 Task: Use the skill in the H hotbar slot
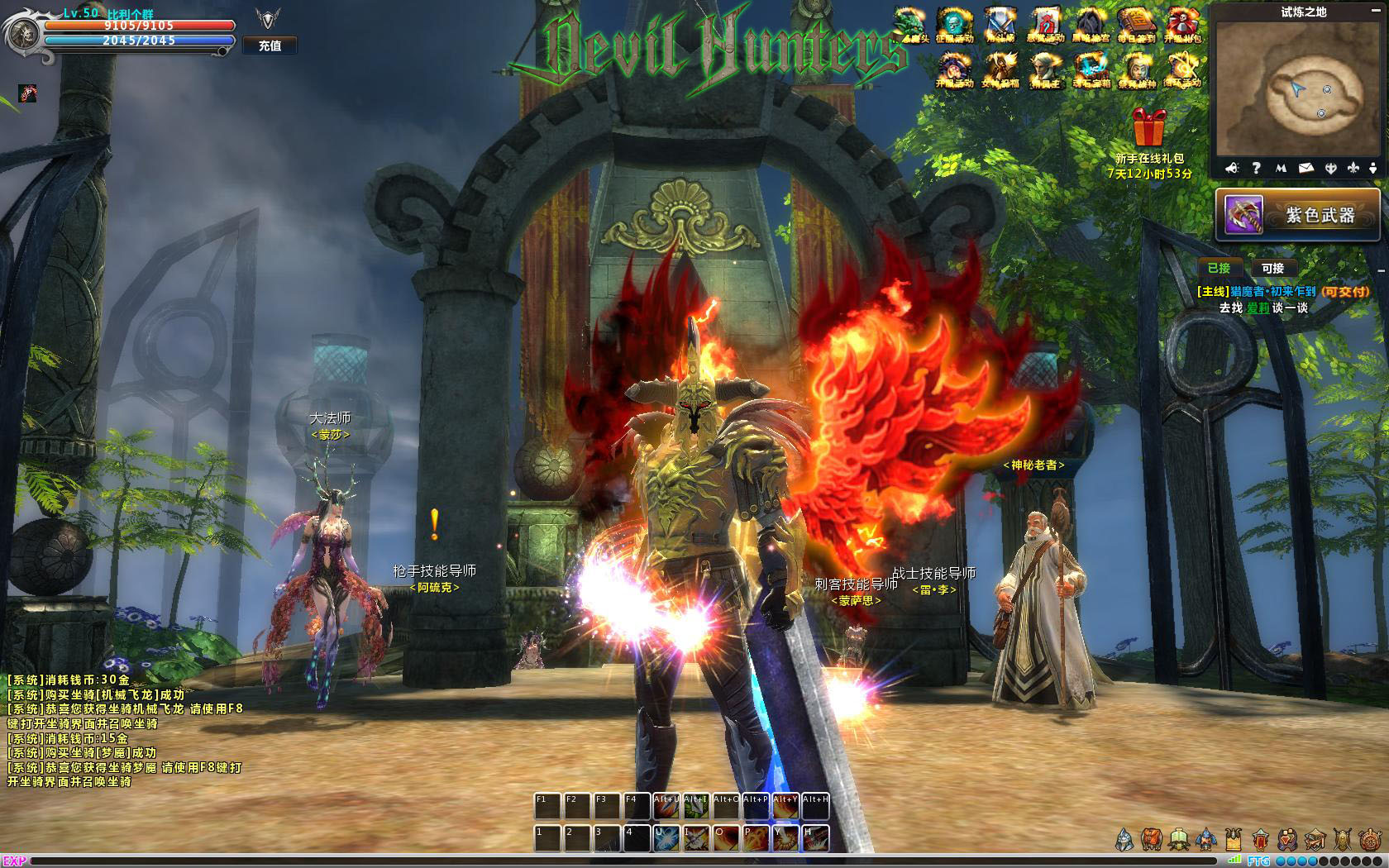[815, 837]
